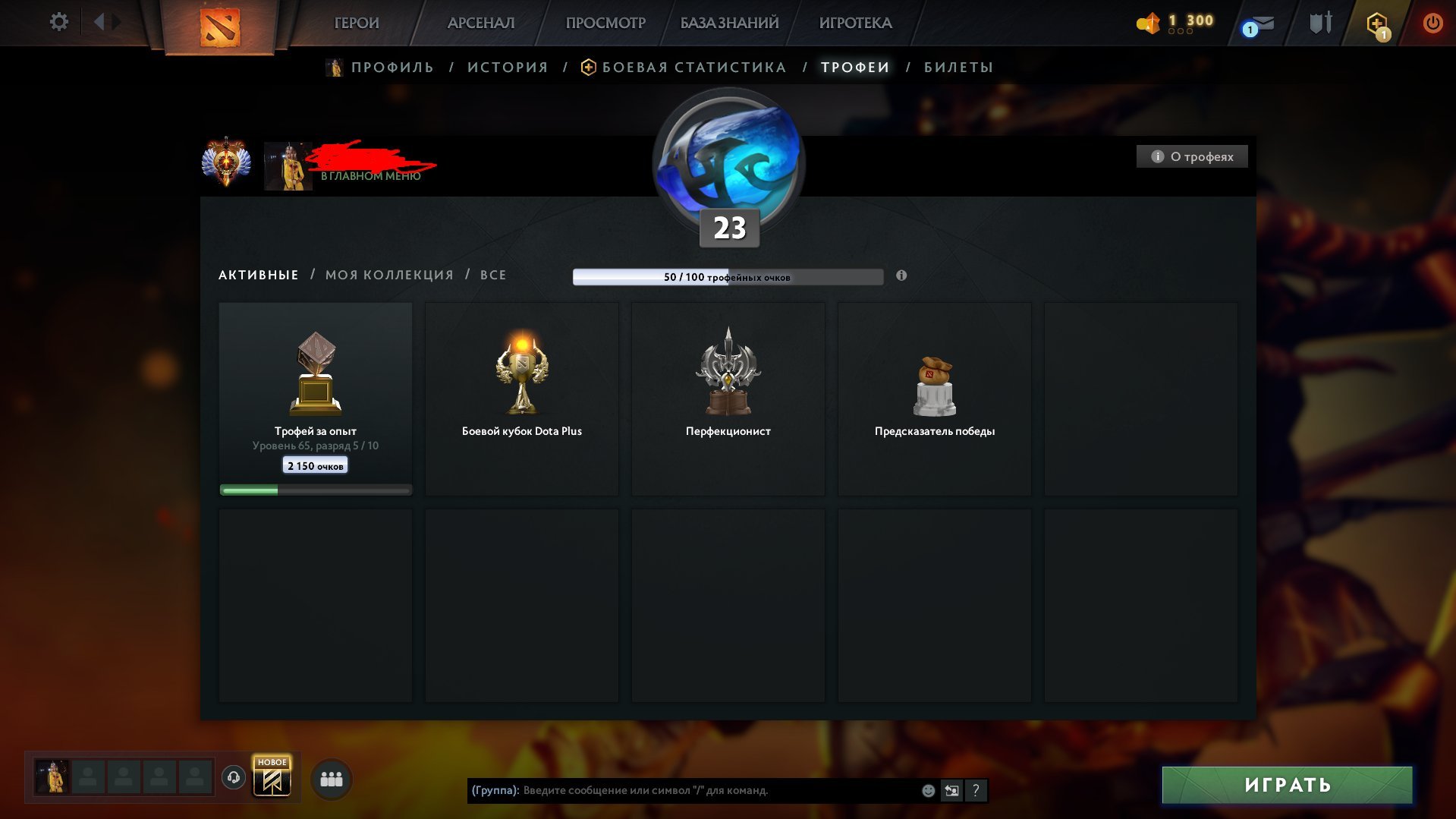The width and height of the screenshot is (1456, 819).
Task: Open settings gear in top-left corner
Action: pyautogui.click(x=58, y=22)
